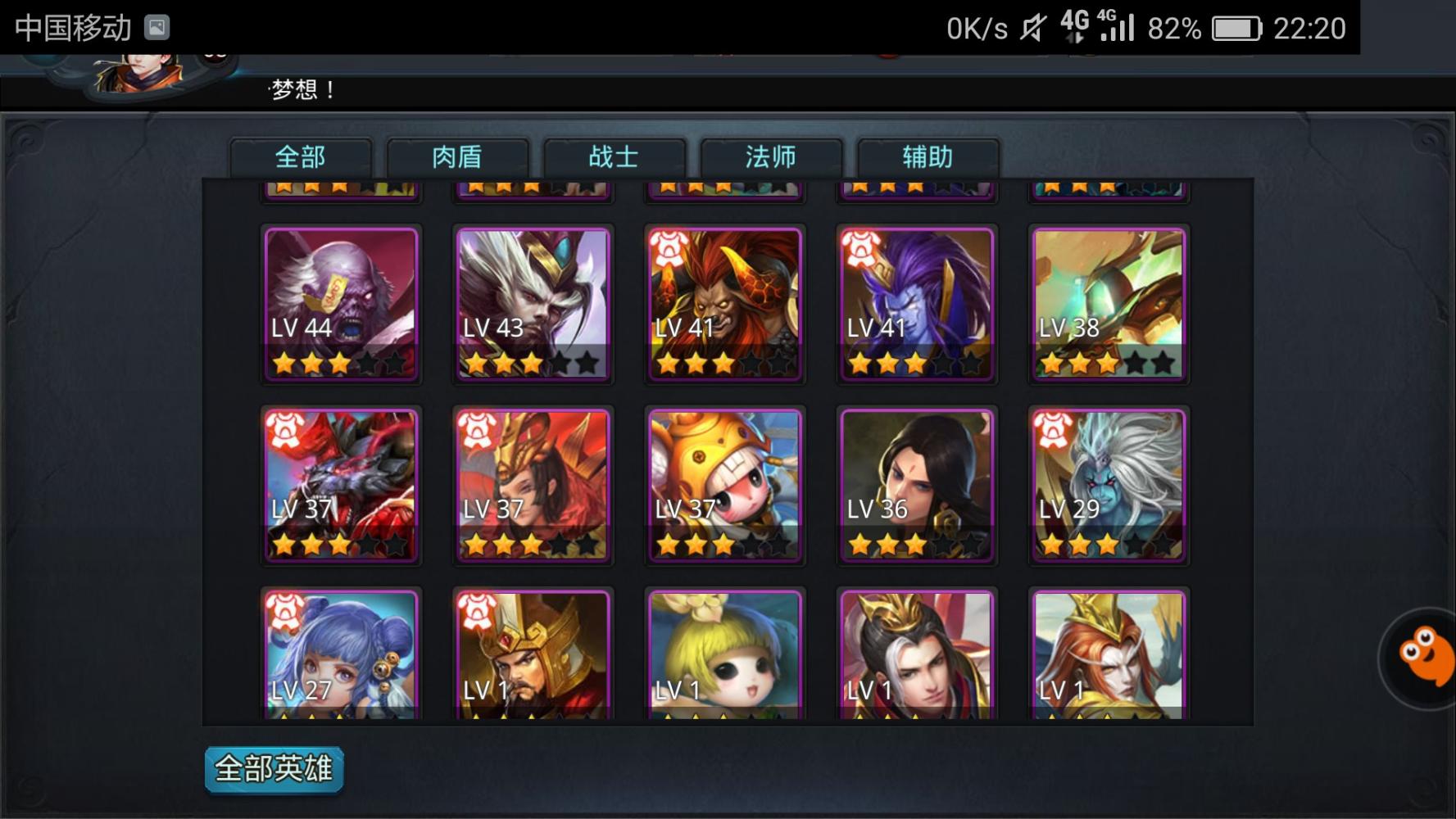
Task: Select the LV 43 white-bearded hero portrait
Action: (x=533, y=303)
